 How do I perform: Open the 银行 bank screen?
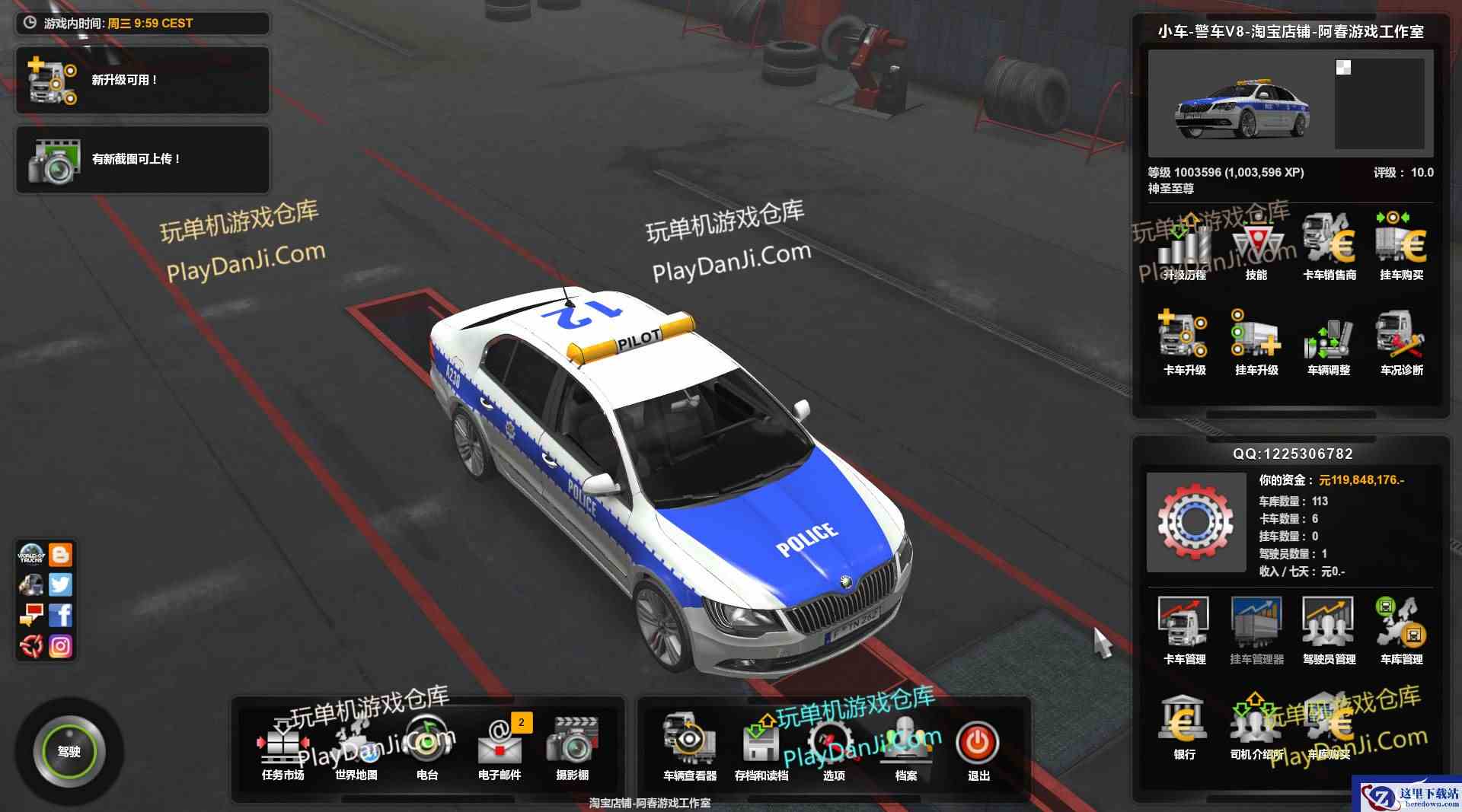(1184, 726)
